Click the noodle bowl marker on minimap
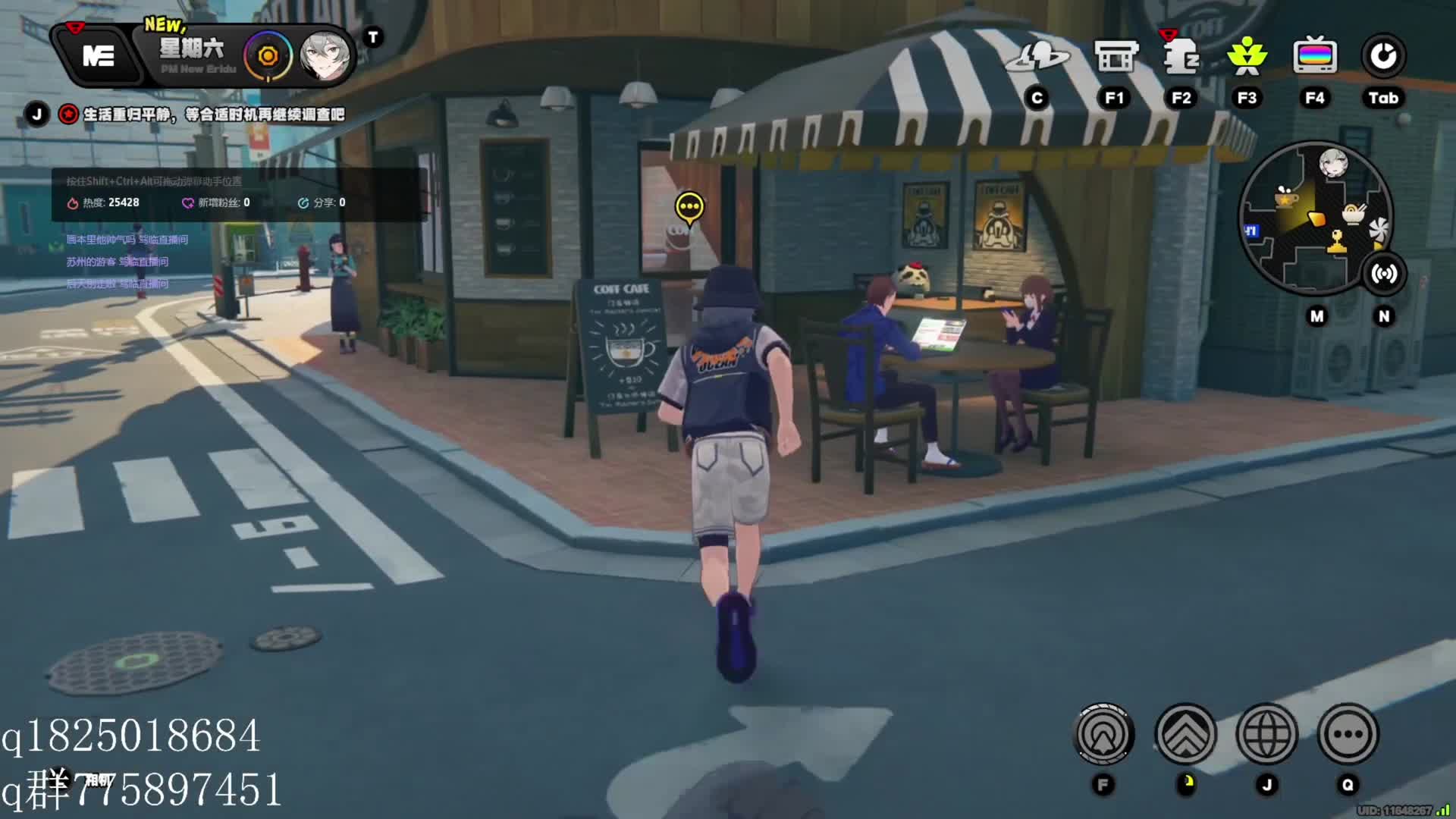 click(1354, 214)
